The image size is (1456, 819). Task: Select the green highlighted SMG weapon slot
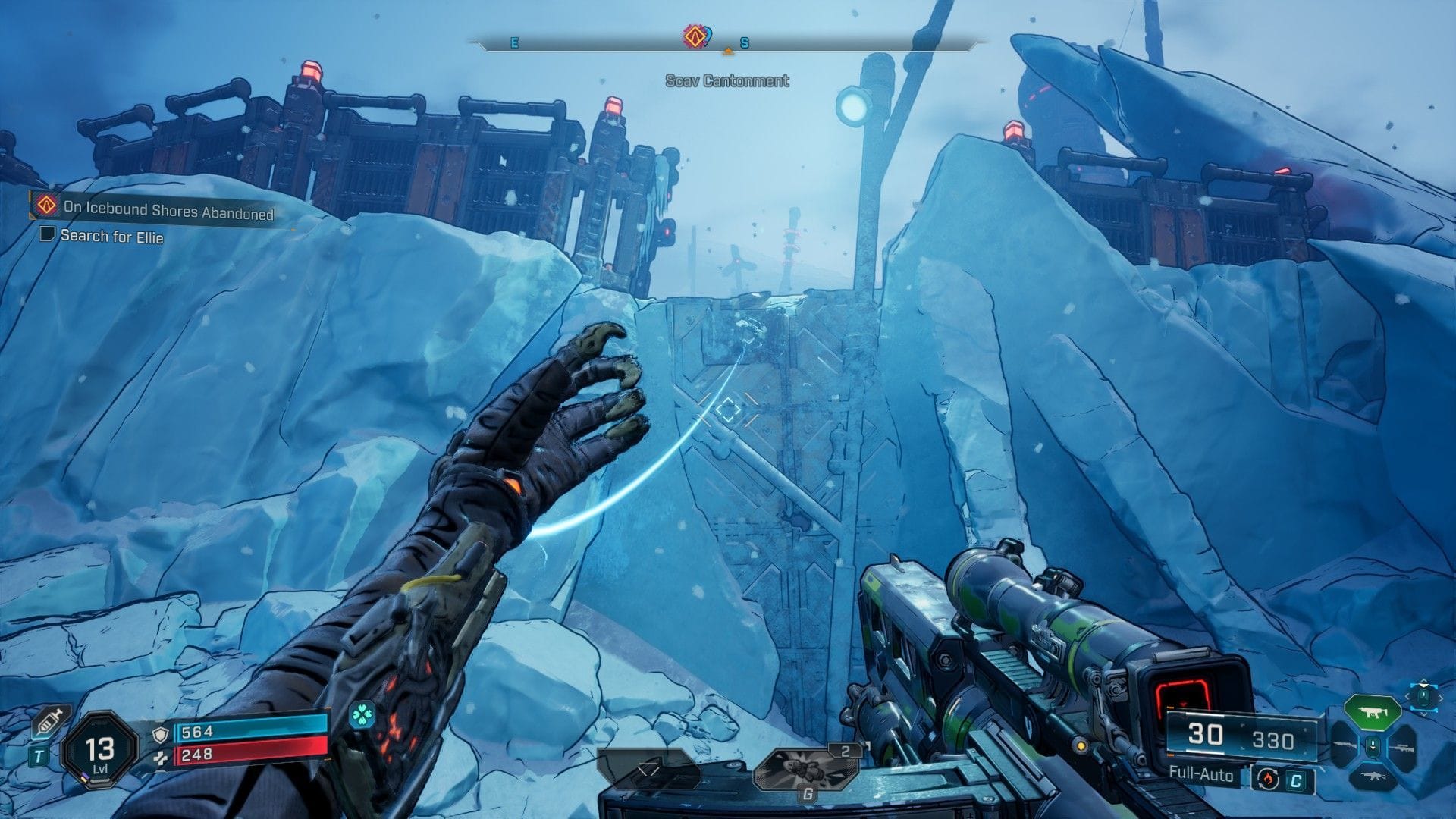click(x=1371, y=714)
